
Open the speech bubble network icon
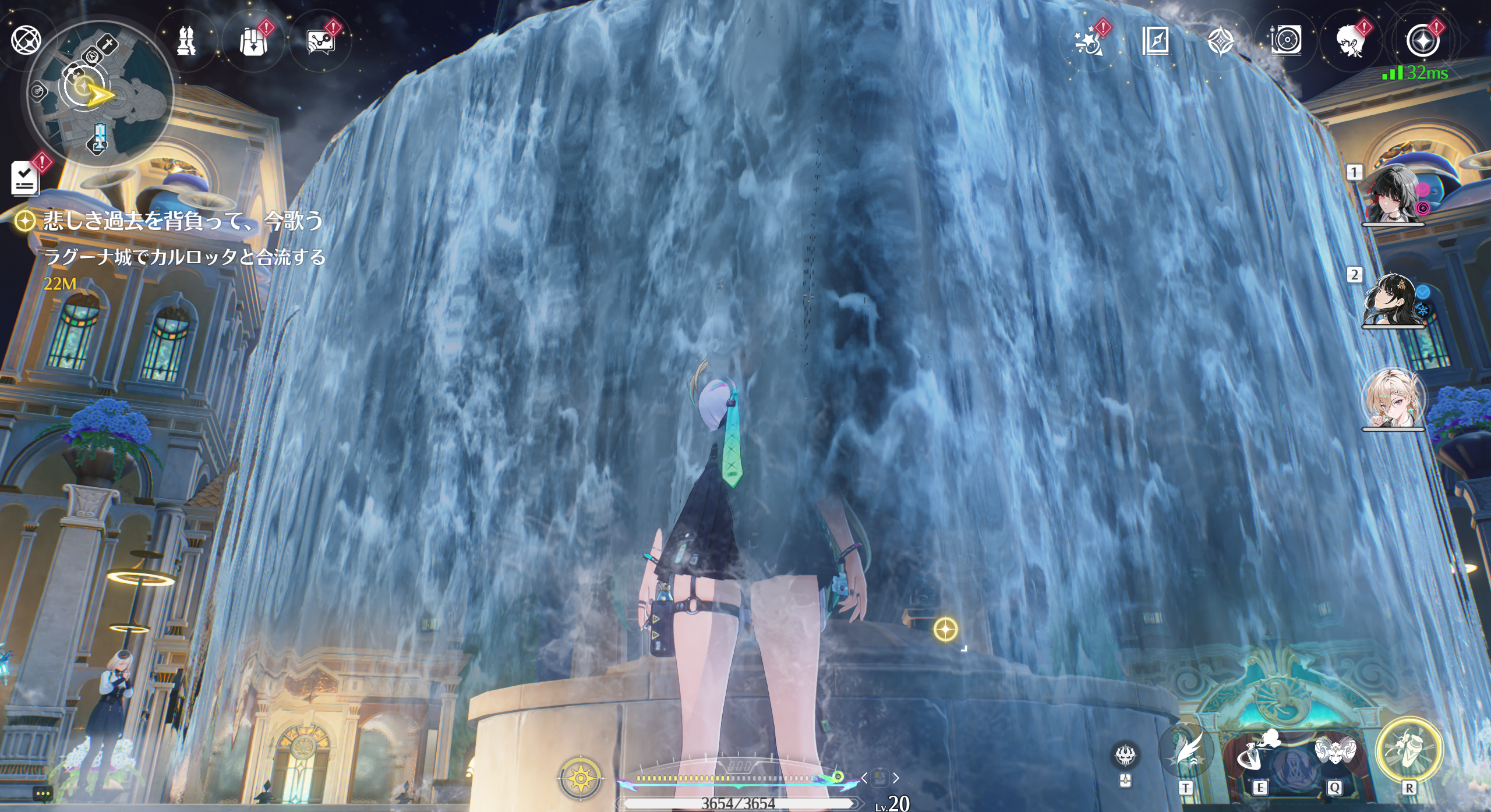320,42
